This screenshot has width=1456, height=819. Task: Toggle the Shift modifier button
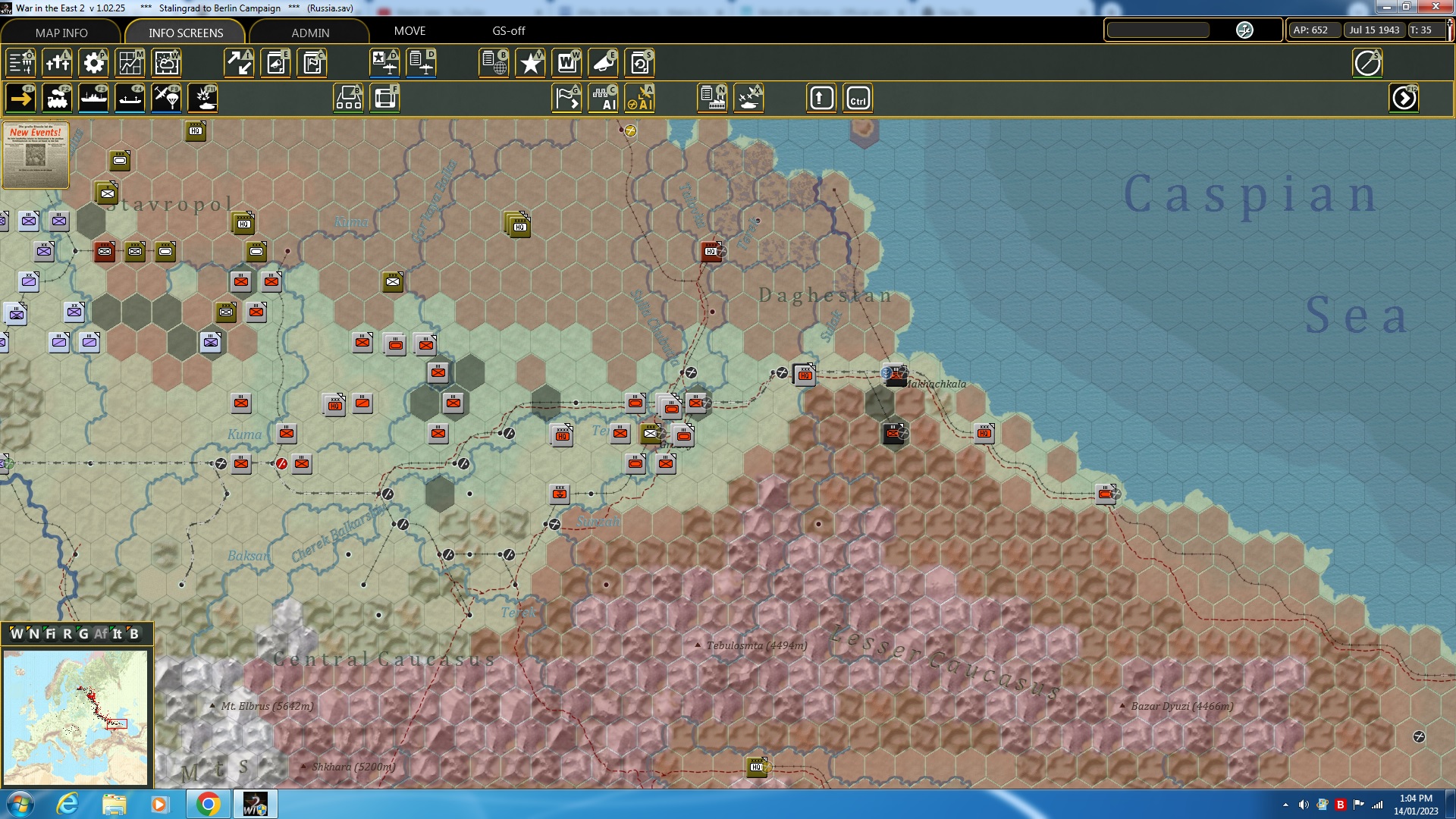pos(821,98)
